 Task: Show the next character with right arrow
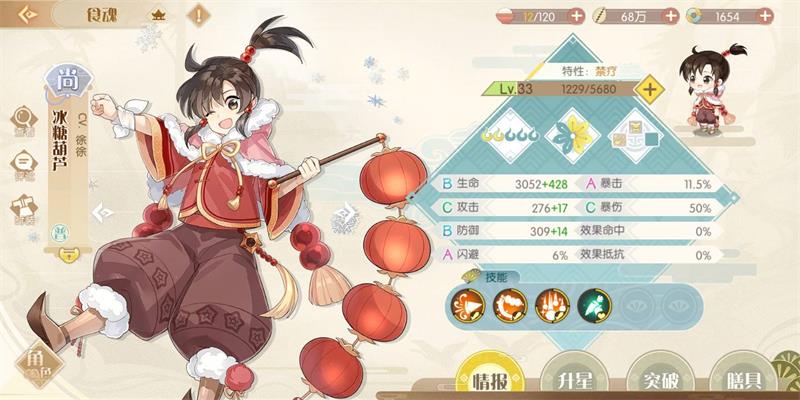click(x=346, y=213)
